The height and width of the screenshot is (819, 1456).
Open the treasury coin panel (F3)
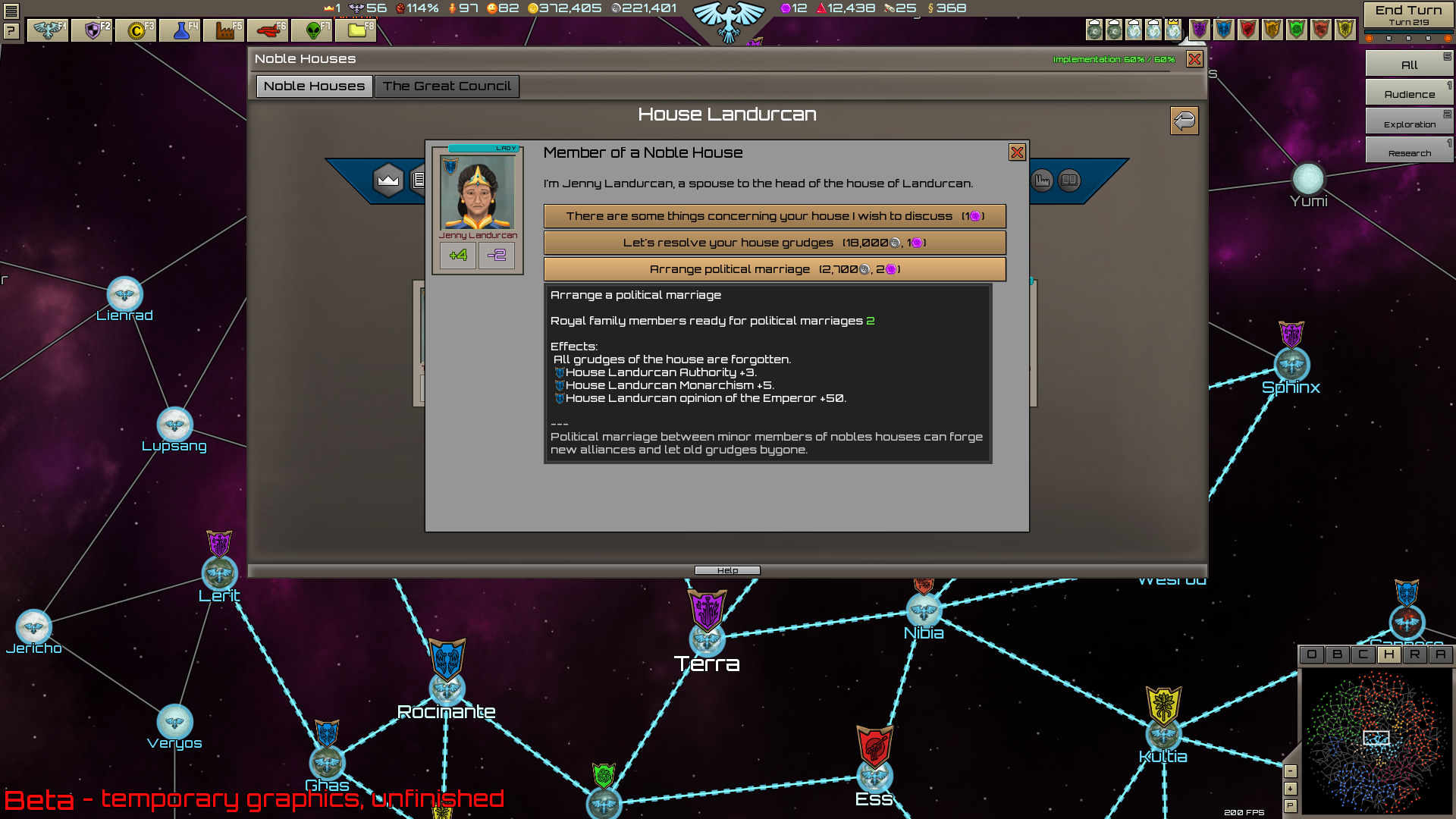135,31
